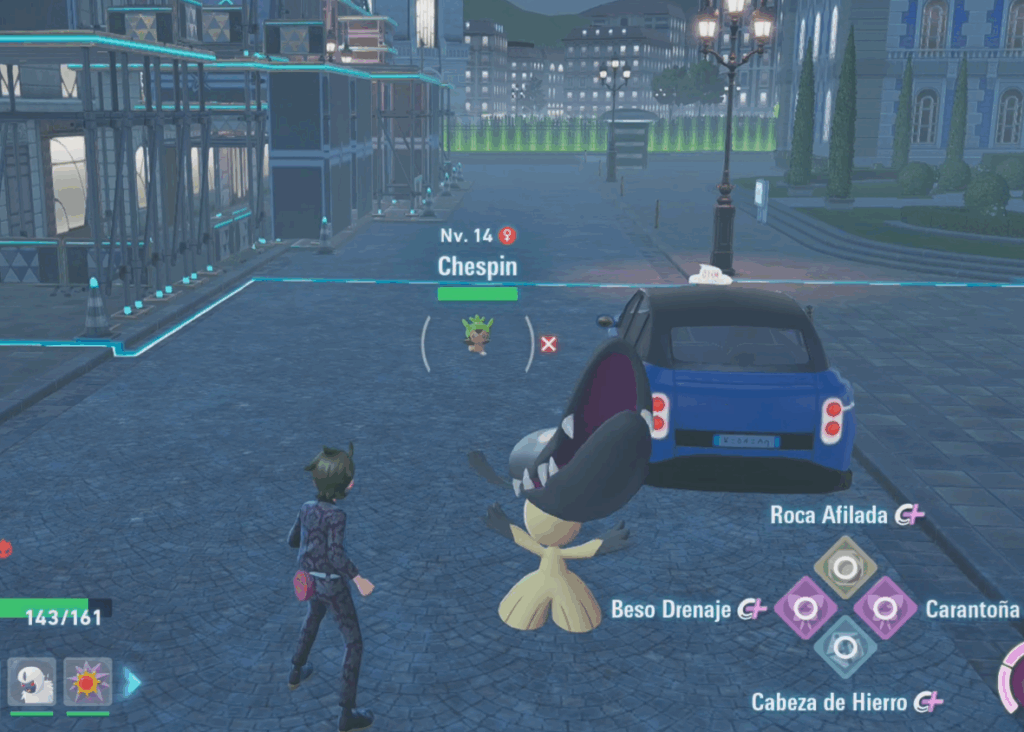Switch to Absol in the party
Screen dimensions: 1024x732
(x=32, y=682)
